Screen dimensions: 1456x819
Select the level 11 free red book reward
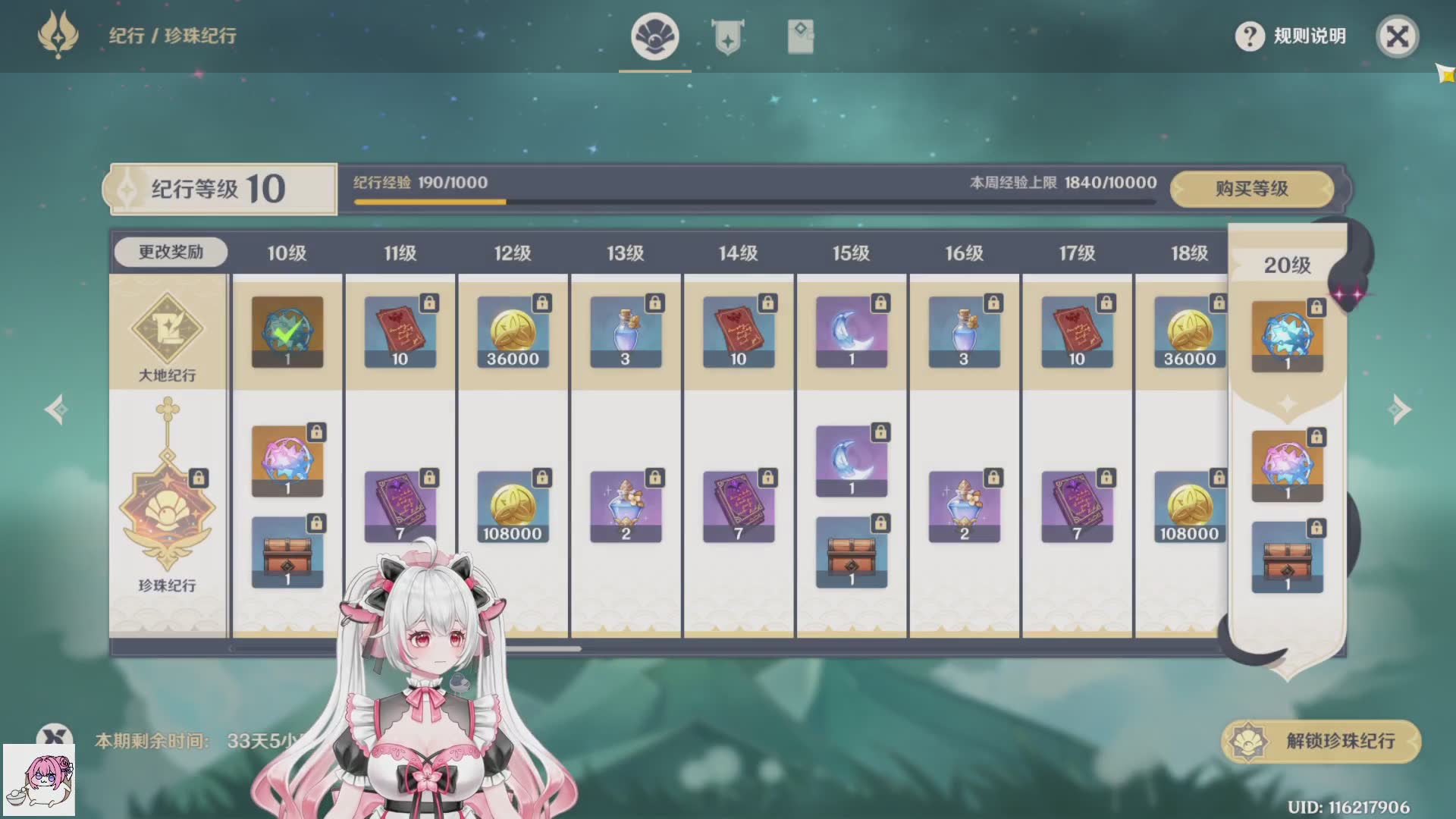400,332
